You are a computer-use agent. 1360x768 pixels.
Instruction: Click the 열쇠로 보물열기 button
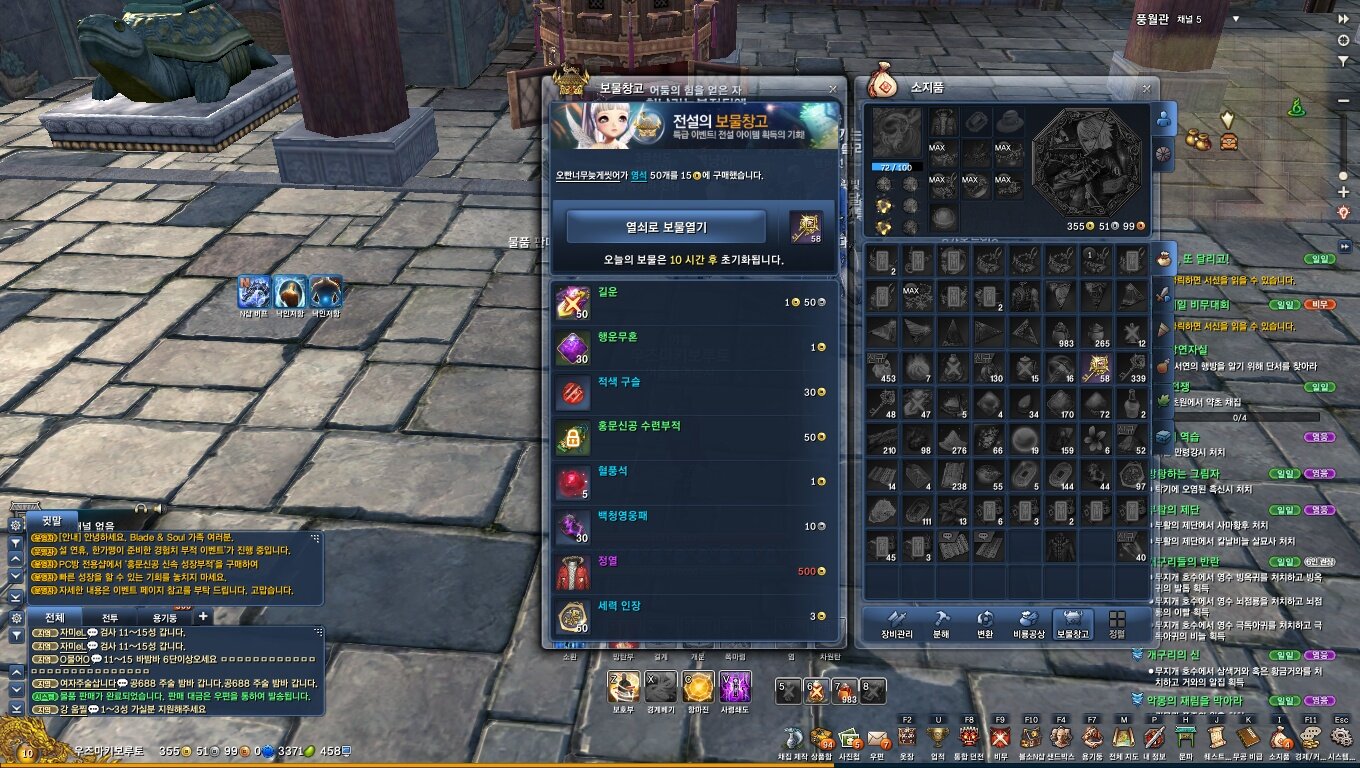pos(666,227)
